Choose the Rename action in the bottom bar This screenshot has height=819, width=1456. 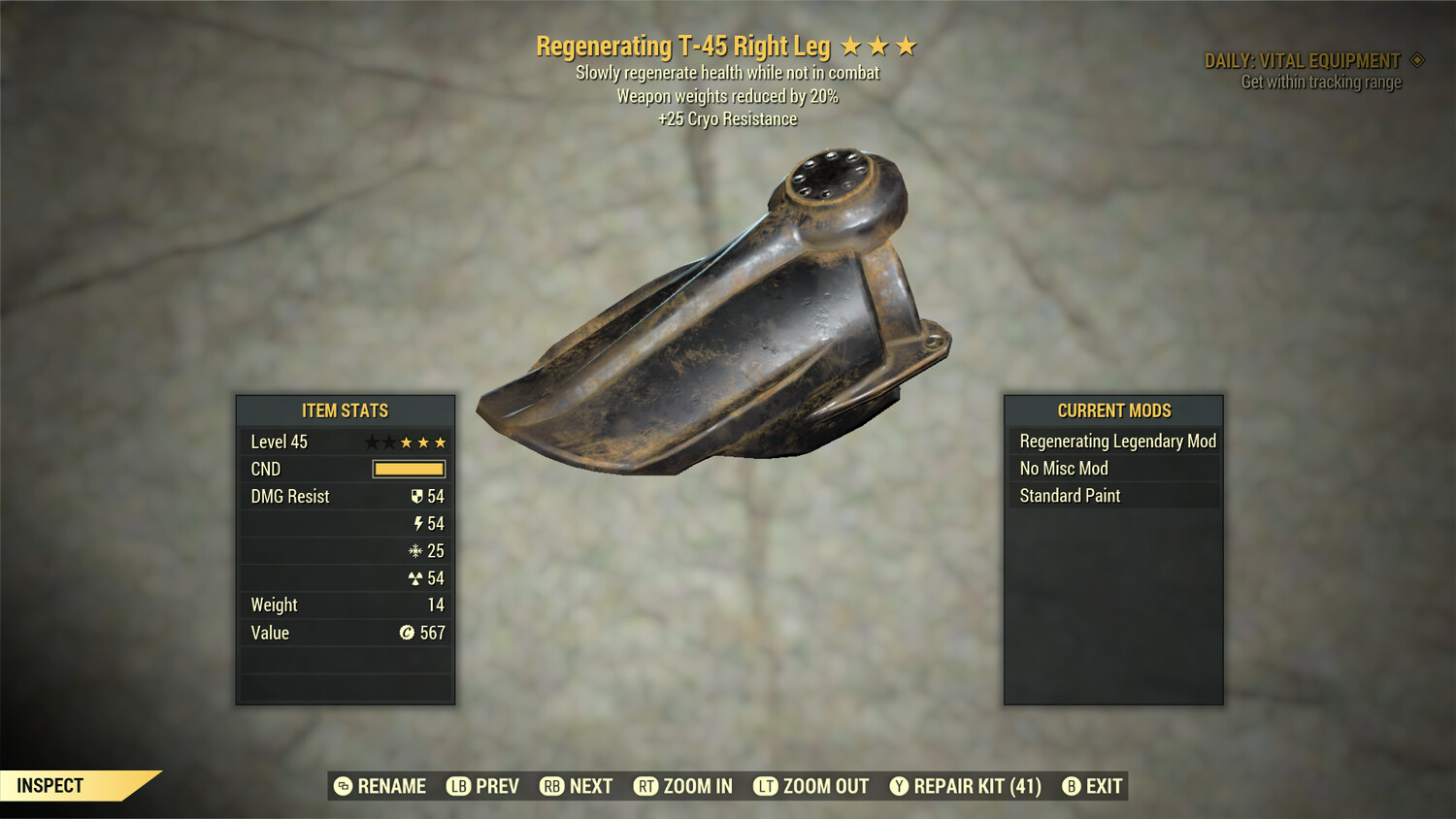tap(381, 786)
